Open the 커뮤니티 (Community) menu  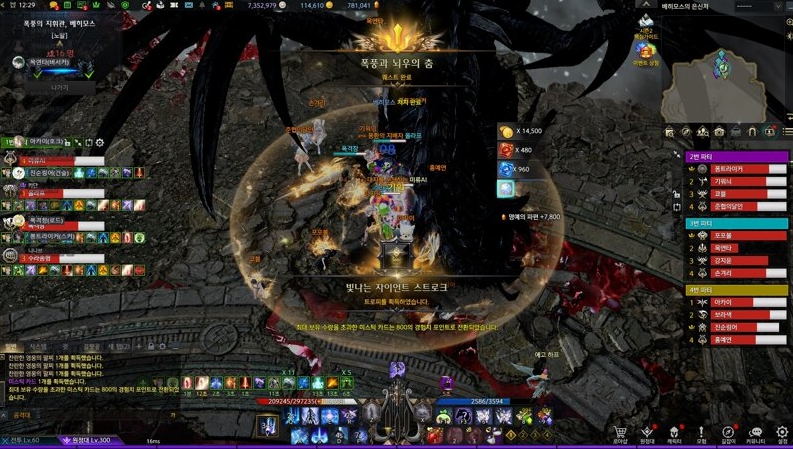756,434
